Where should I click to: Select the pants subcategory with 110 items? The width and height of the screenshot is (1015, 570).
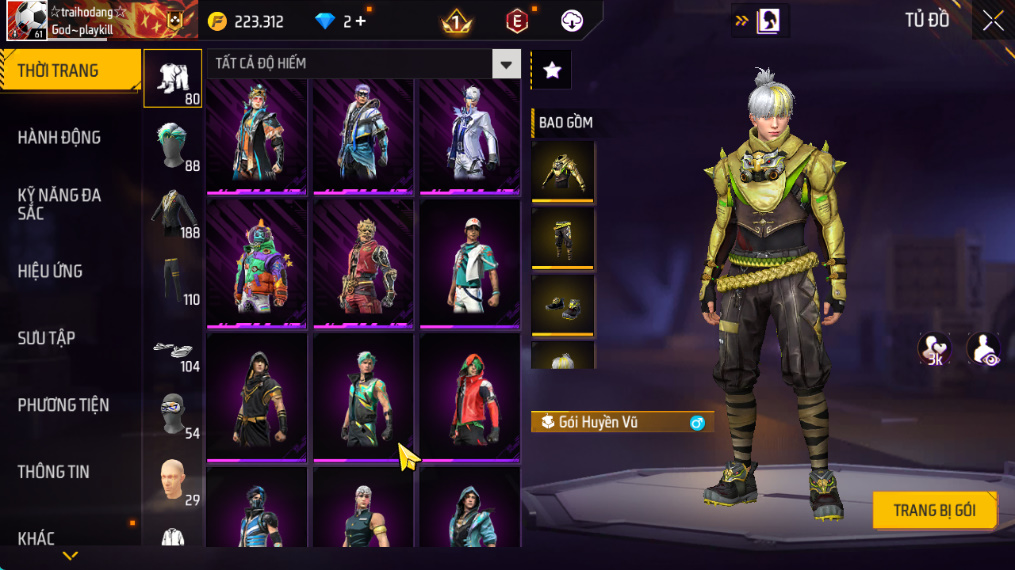(x=173, y=279)
